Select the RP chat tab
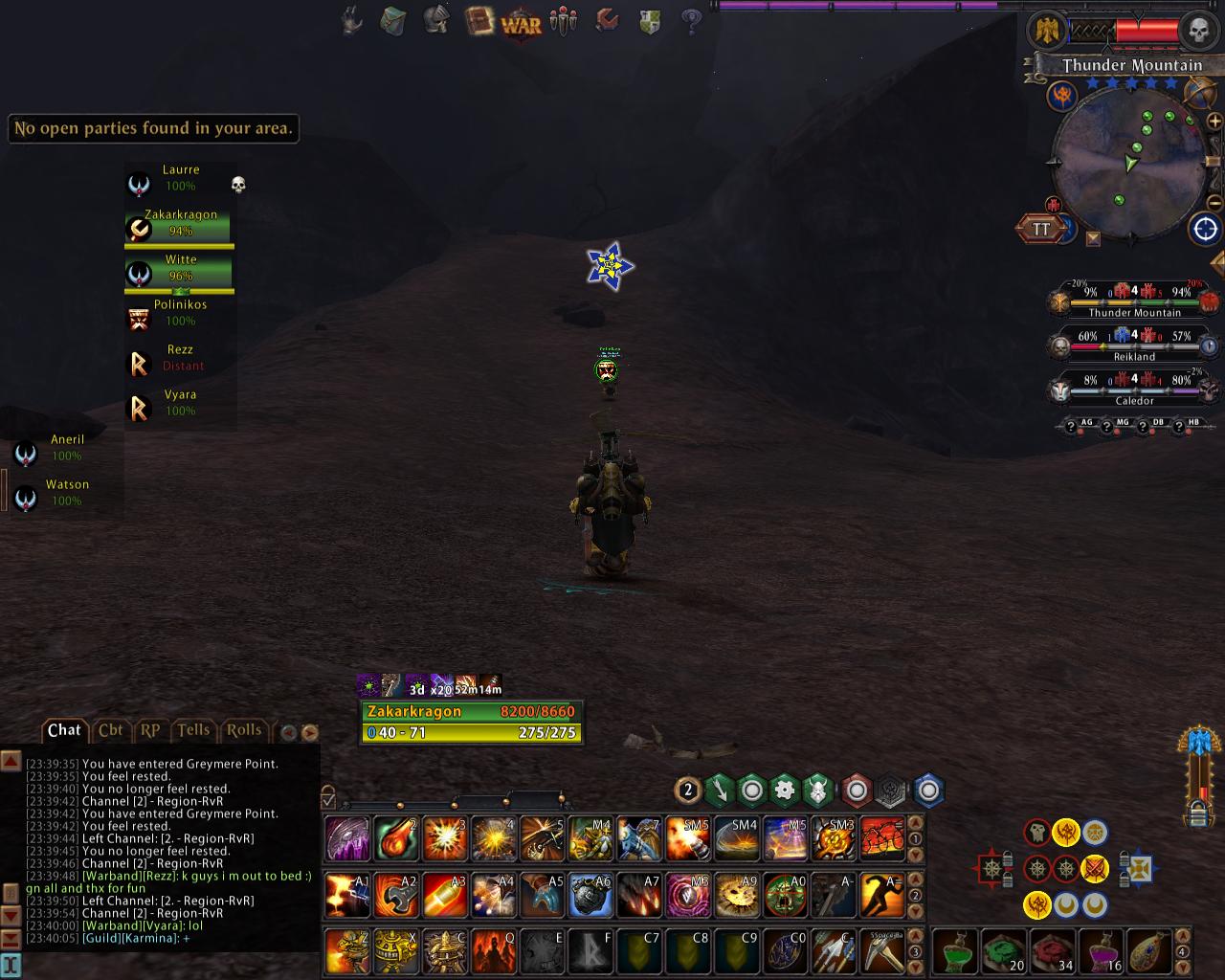Screen dimensions: 1225x980 point(150,730)
